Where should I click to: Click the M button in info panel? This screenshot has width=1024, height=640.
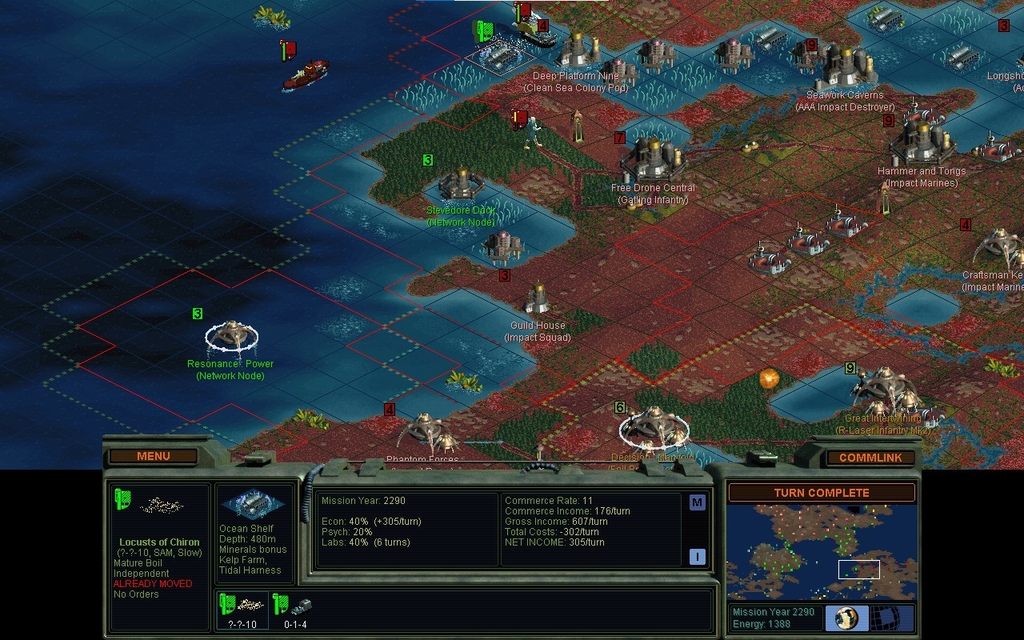[x=697, y=503]
